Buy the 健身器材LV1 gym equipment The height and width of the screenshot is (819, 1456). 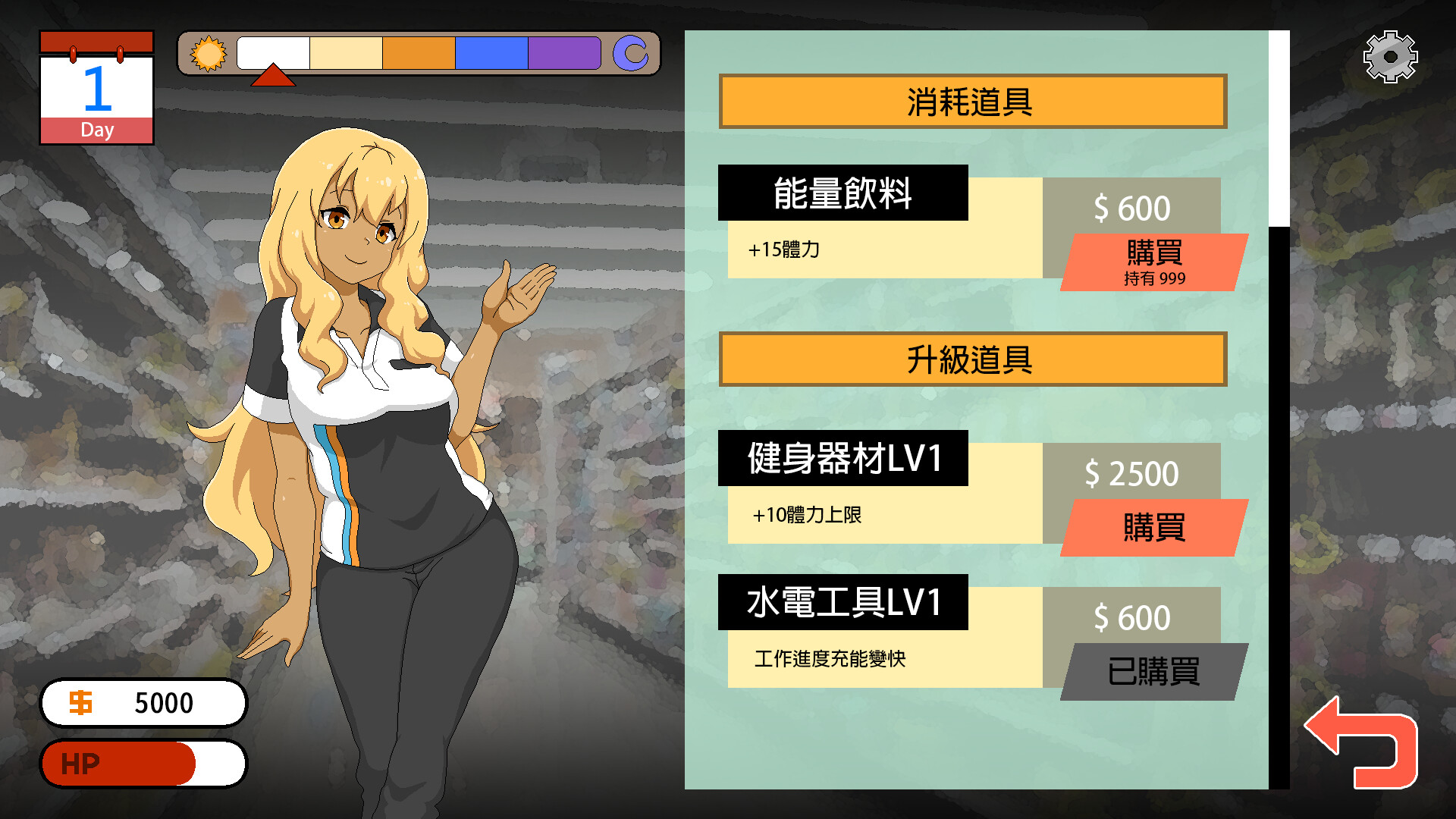point(1154,529)
